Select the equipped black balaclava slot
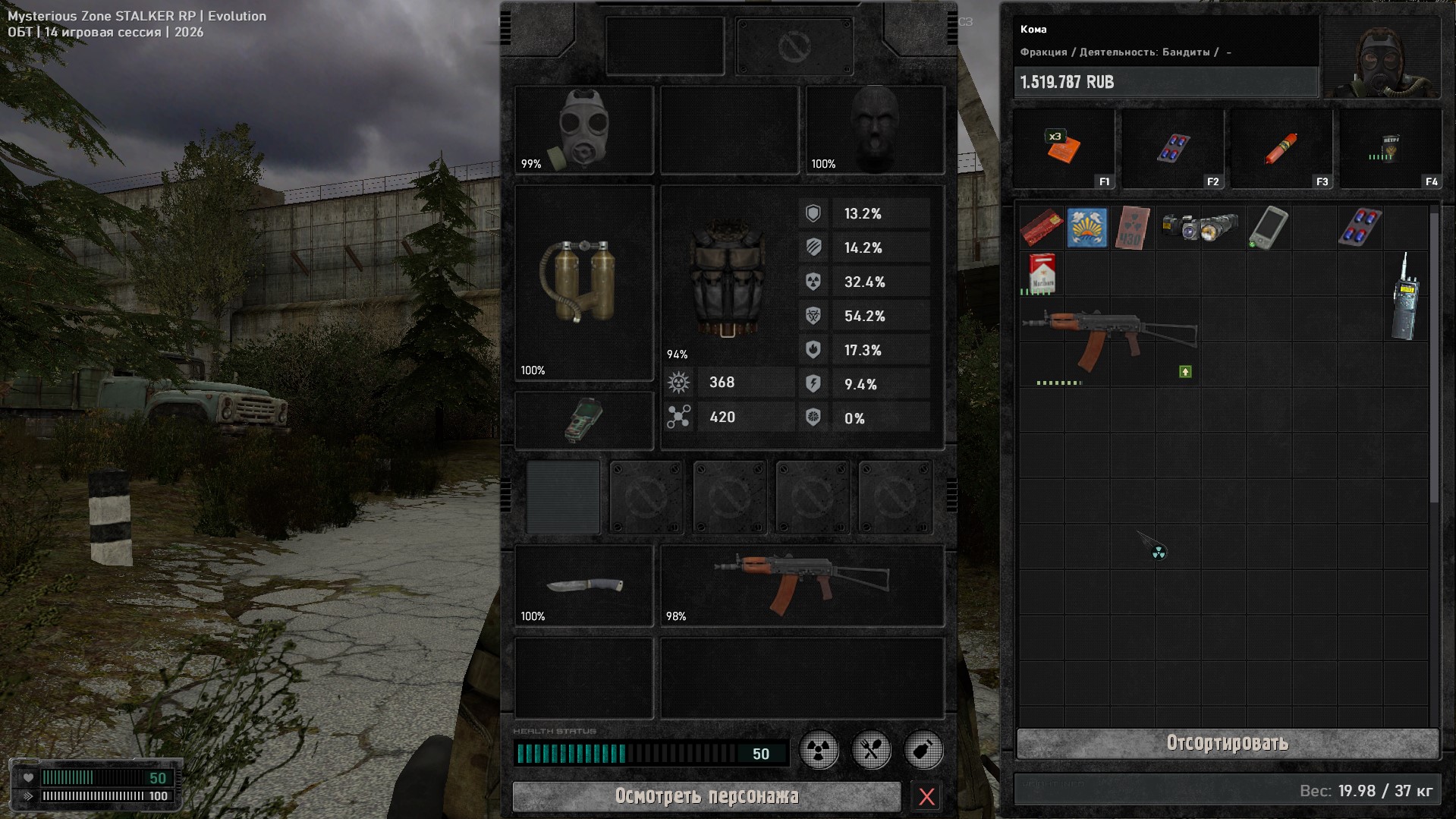 875,130
